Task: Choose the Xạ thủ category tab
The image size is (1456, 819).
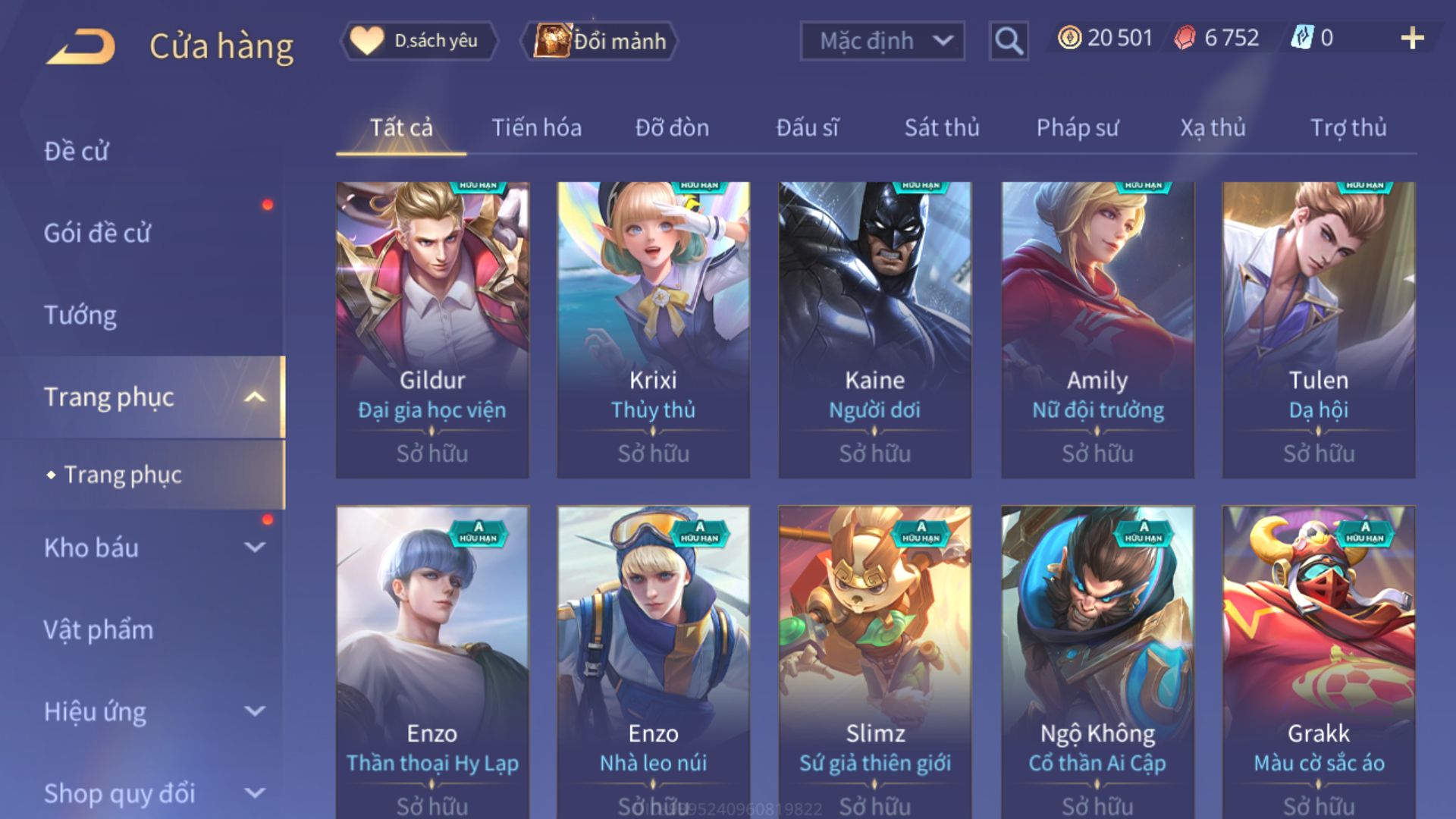Action: pyautogui.click(x=1213, y=127)
